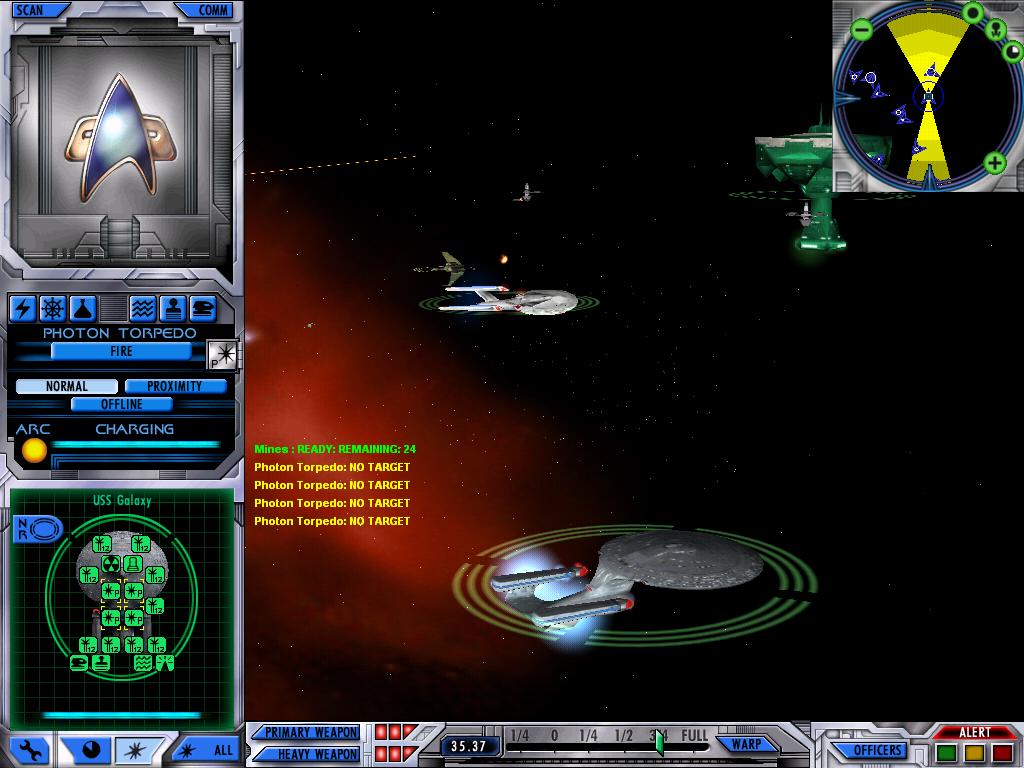Zoom out the radar with minus button
Screen dimensions: 1024x768
coord(862,30)
